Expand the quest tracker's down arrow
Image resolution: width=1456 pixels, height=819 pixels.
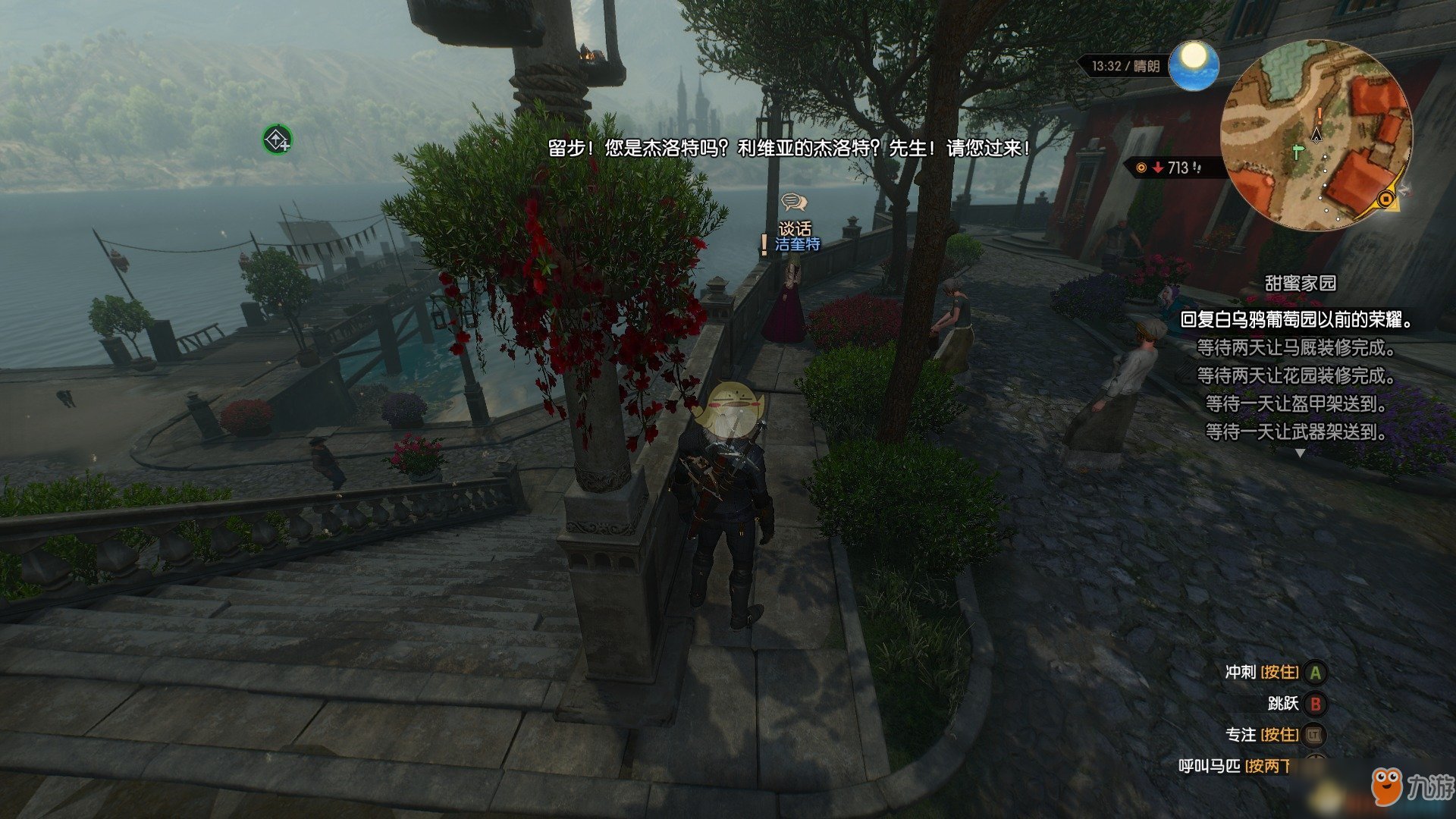[x=1300, y=453]
